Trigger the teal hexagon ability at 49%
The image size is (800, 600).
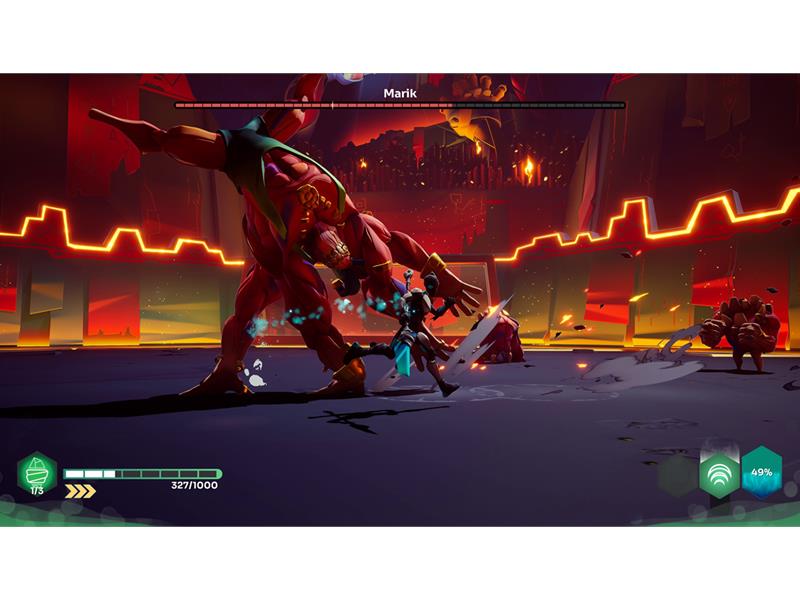tap(761, 472)
